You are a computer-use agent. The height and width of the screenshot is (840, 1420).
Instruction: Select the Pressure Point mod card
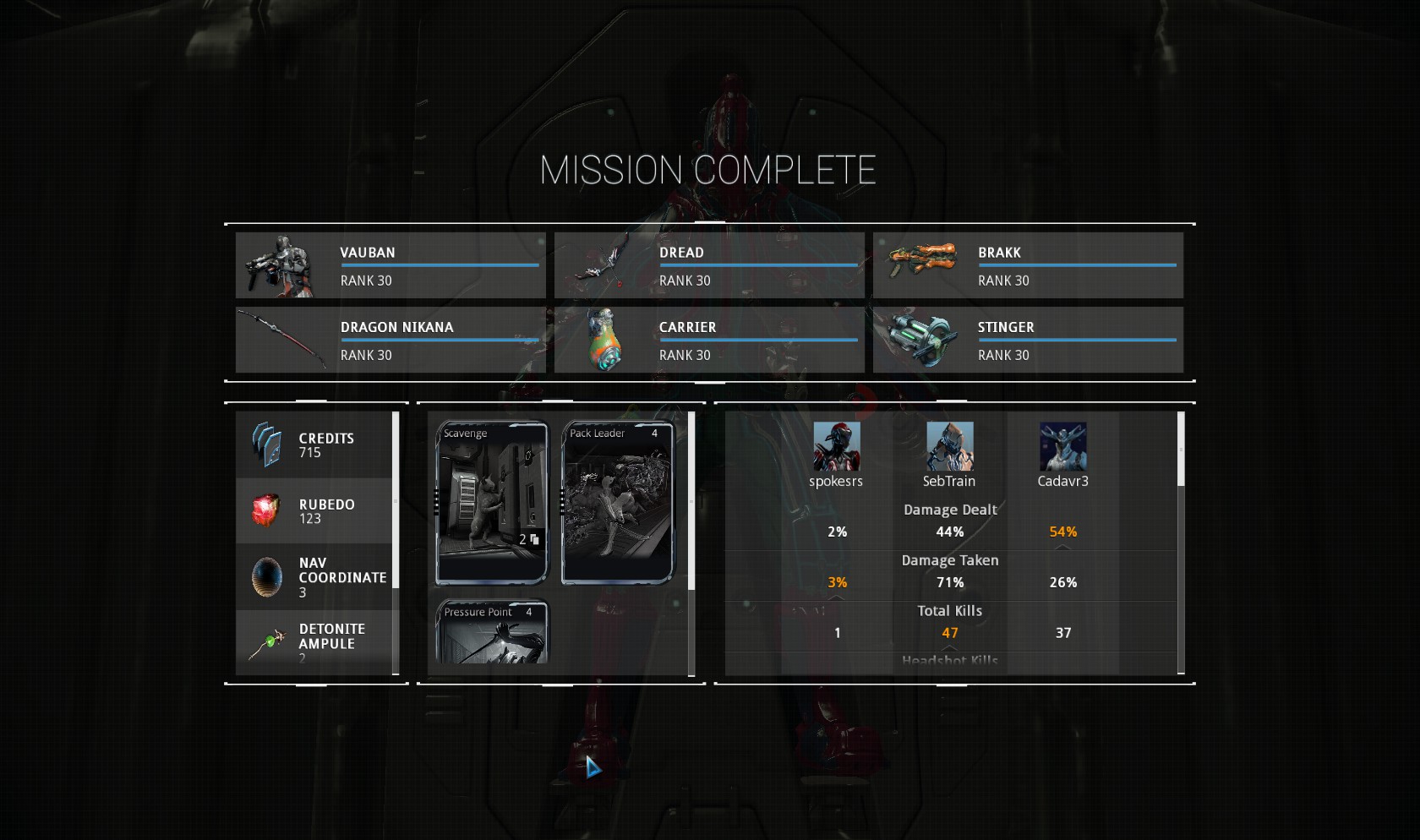click(492, 632)
